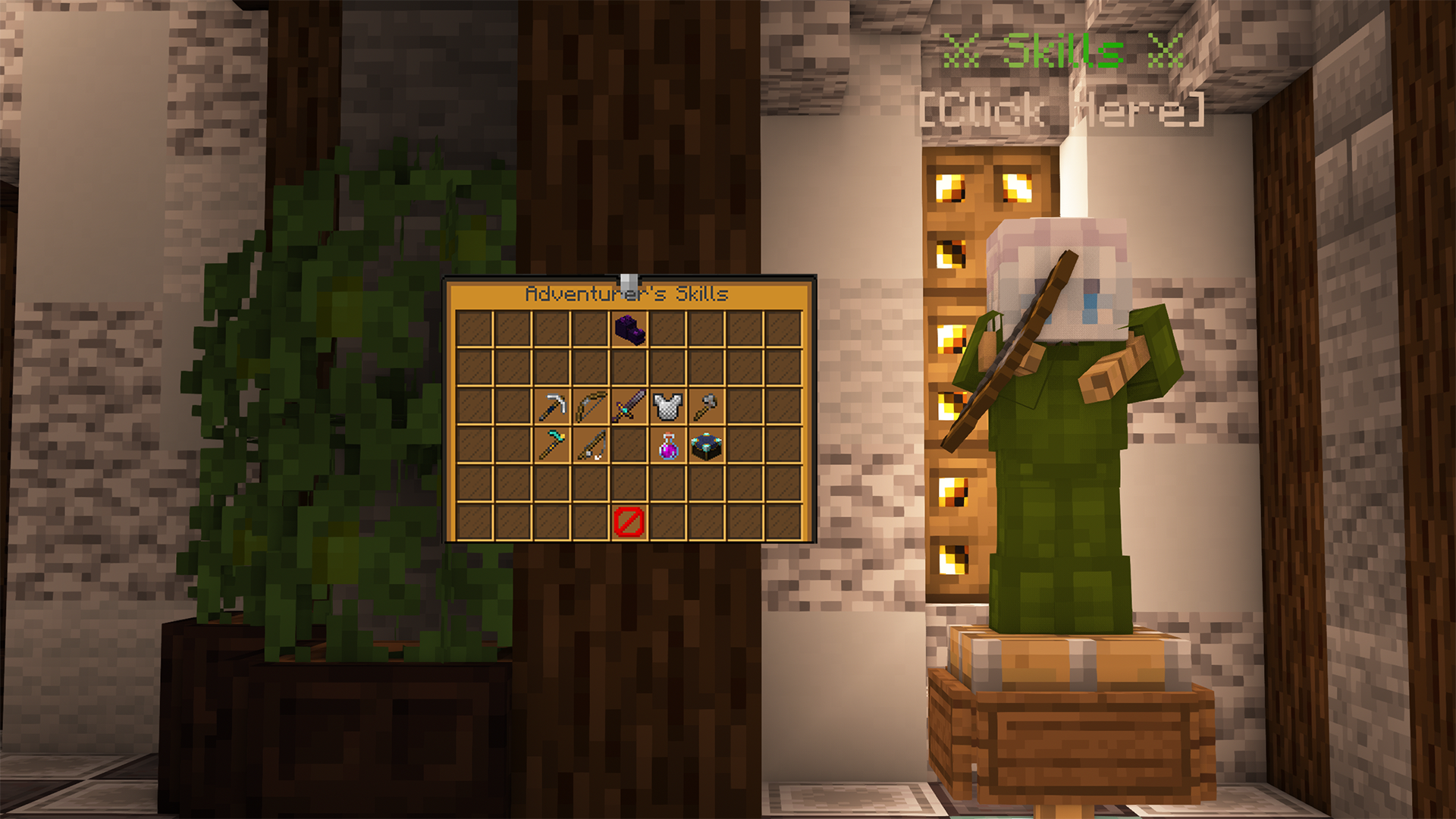Click the [Click Here] label above the NPC

pyautogui.click(x=1062, y=110)
